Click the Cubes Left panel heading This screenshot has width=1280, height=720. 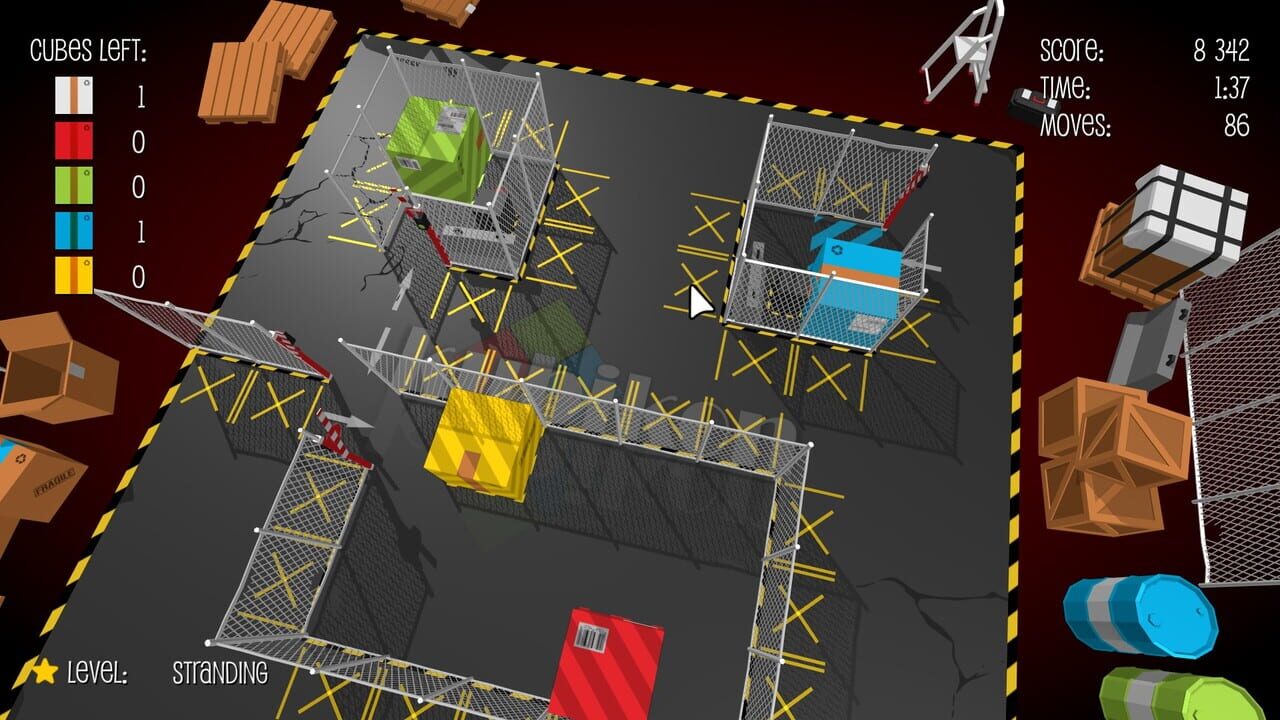pyautogui.click(x=88, y=47)
